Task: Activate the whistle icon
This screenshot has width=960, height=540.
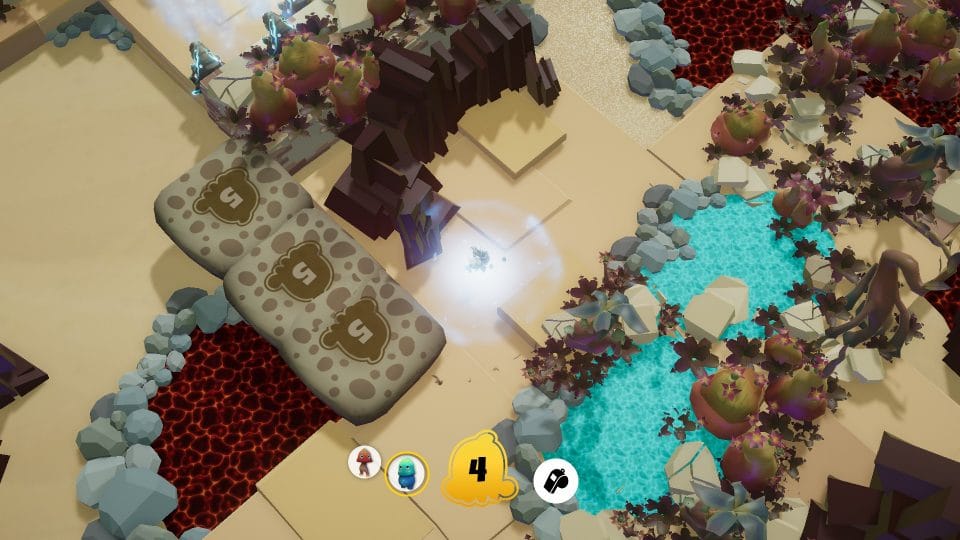Action: 553,481
